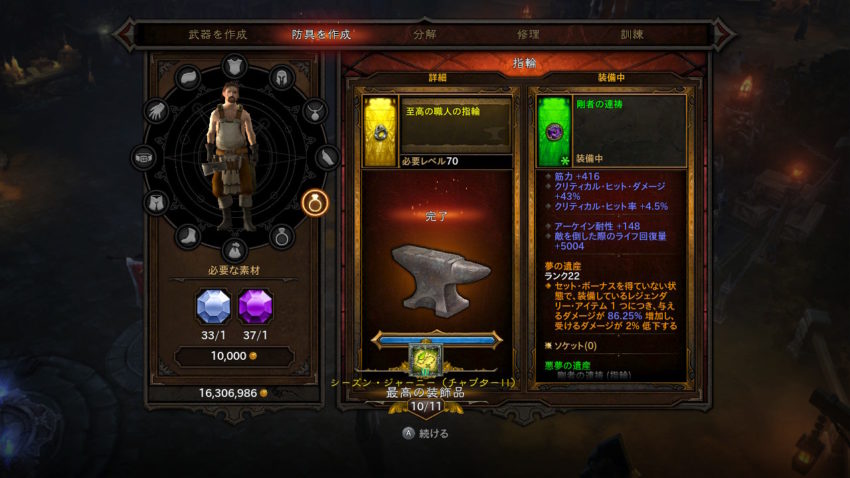The image size is (850, 478).
Task: Click the highlighted orange ring slot
Action: pyautogui.click(x=316, y=203)
